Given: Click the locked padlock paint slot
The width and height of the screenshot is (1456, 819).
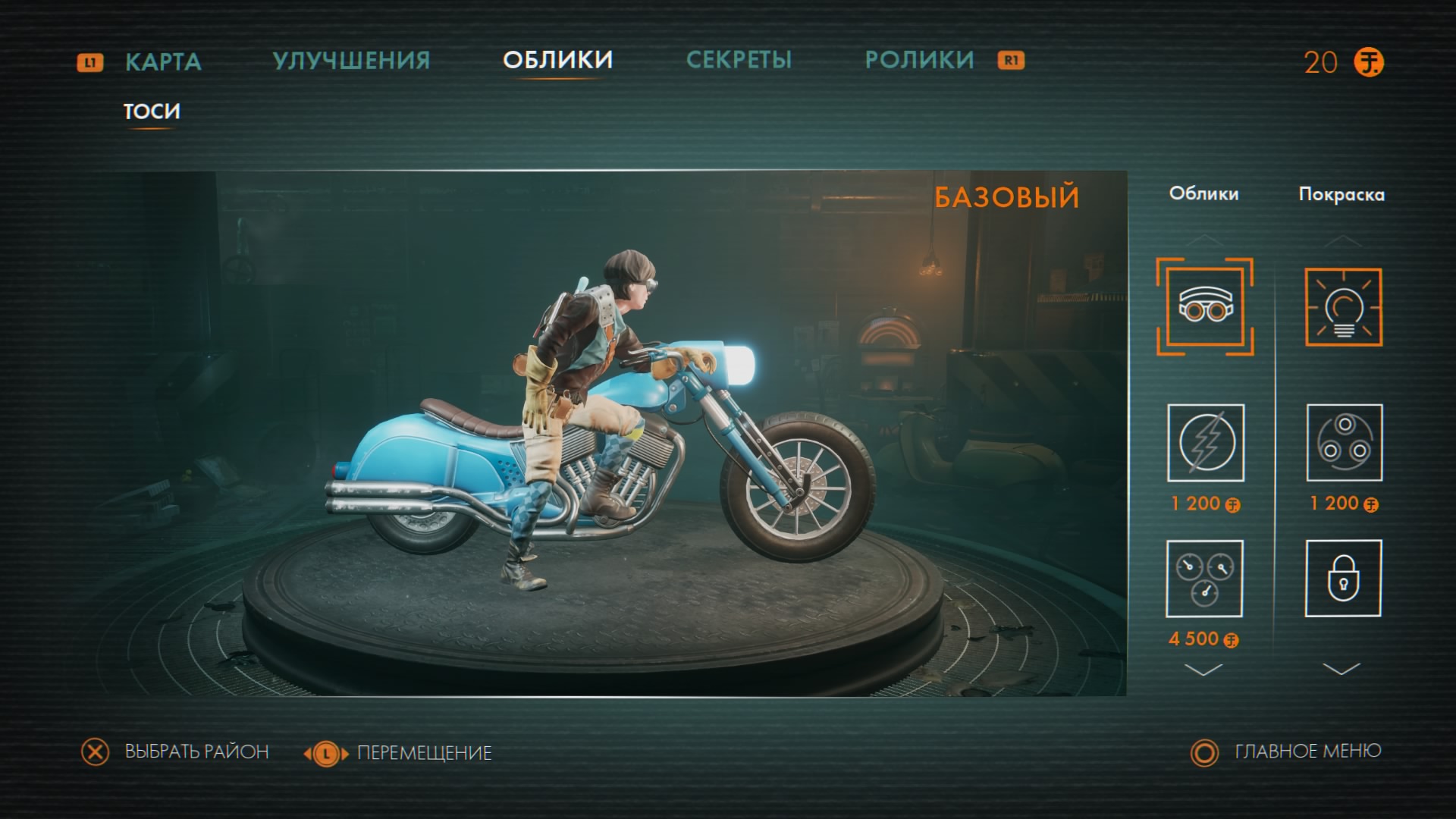Looking at the screenshot, I should coord(1343,579).
